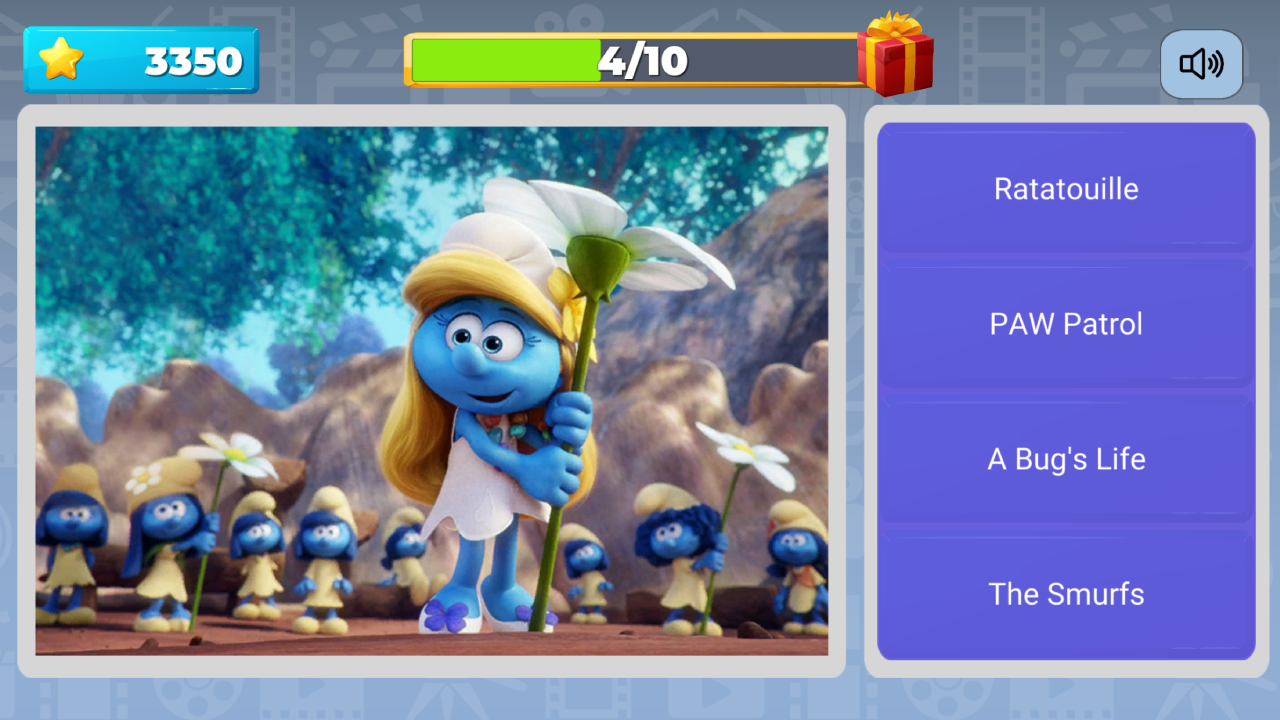Image resolution: width=1280 pixels, height=720 pixels.
Task: Answer with A Bug's Life
Action: (1065, 459)
